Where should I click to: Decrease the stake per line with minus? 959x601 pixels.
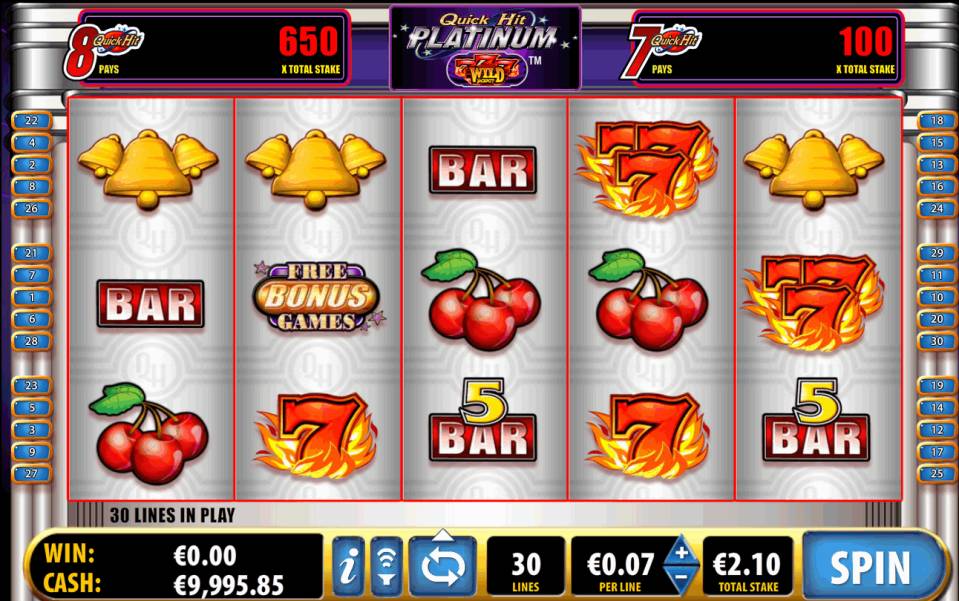coord(682,578)
